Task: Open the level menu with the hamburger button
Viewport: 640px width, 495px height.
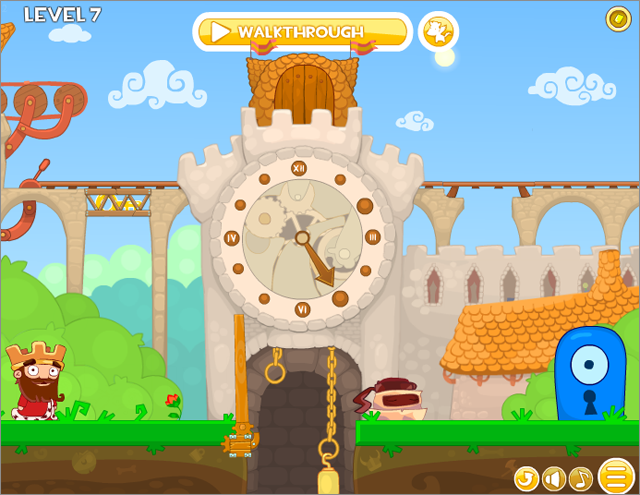Action: coord(616,475)
